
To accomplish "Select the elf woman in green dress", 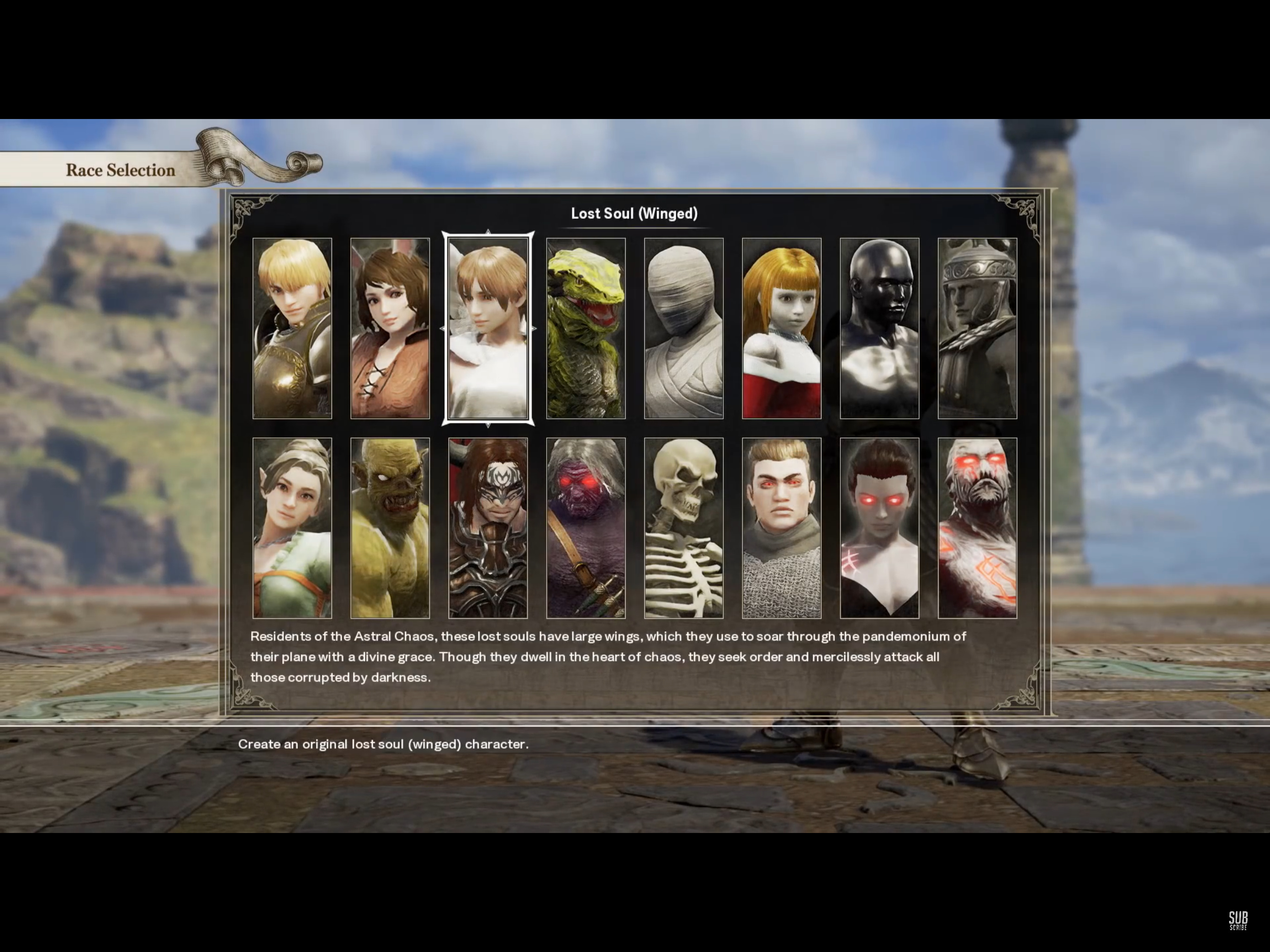I will tap(292, 528).
